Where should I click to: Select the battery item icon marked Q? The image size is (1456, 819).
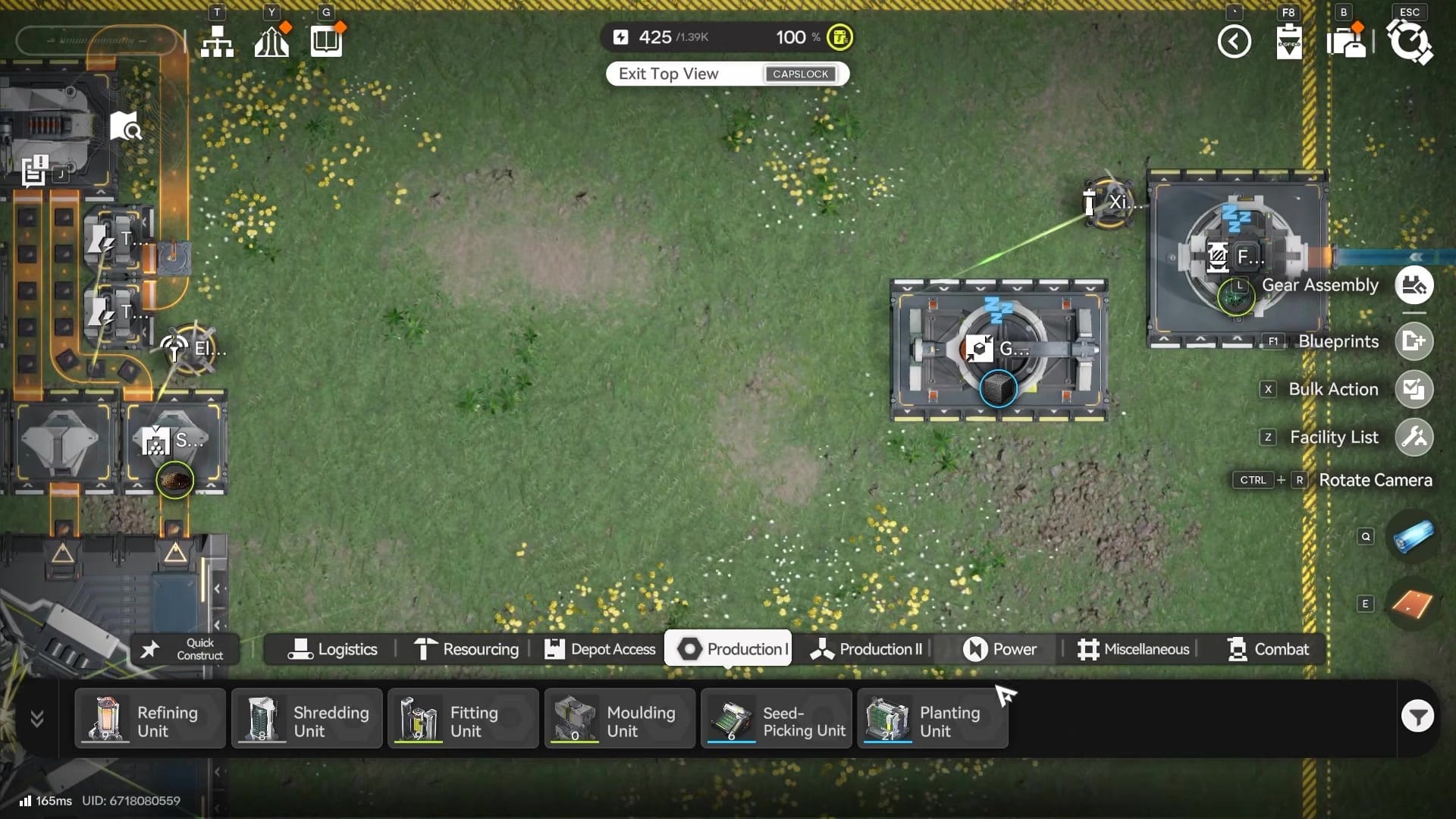tap(1414, 537)
